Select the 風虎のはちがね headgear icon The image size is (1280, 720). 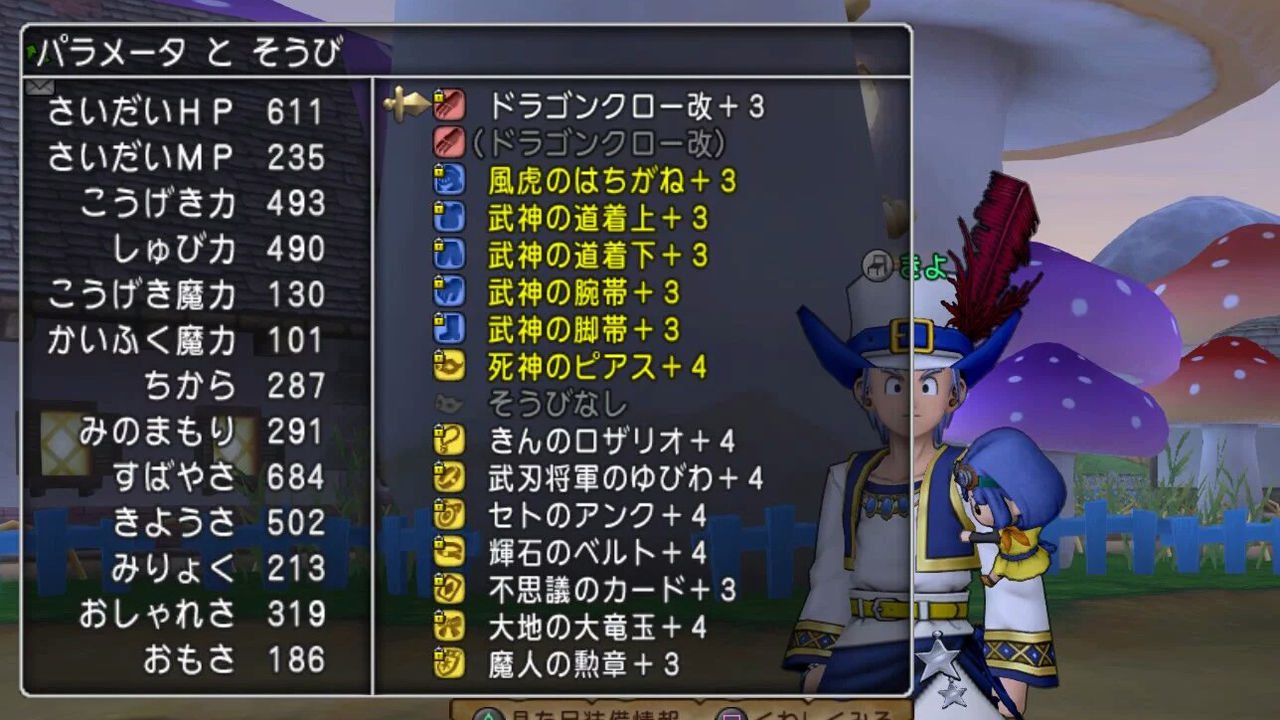point(450,181)
